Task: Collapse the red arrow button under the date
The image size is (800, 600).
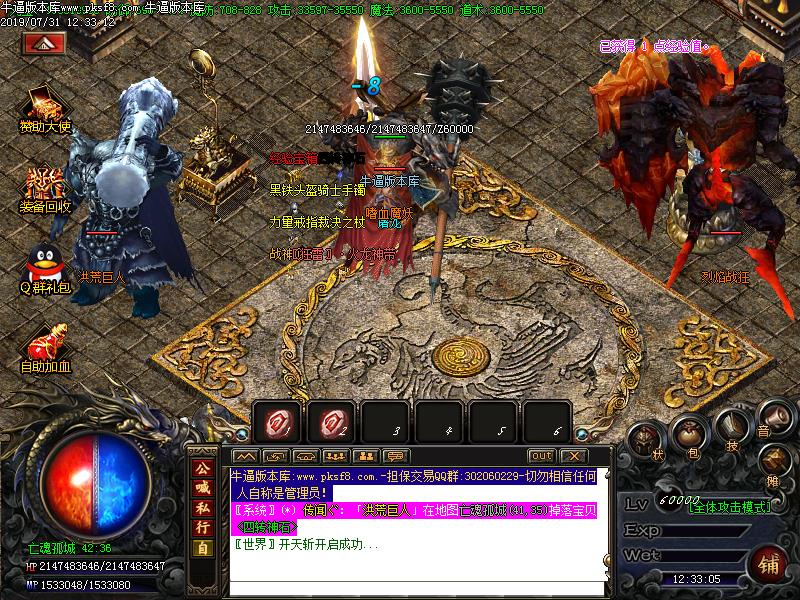Action: coord(44,44)
